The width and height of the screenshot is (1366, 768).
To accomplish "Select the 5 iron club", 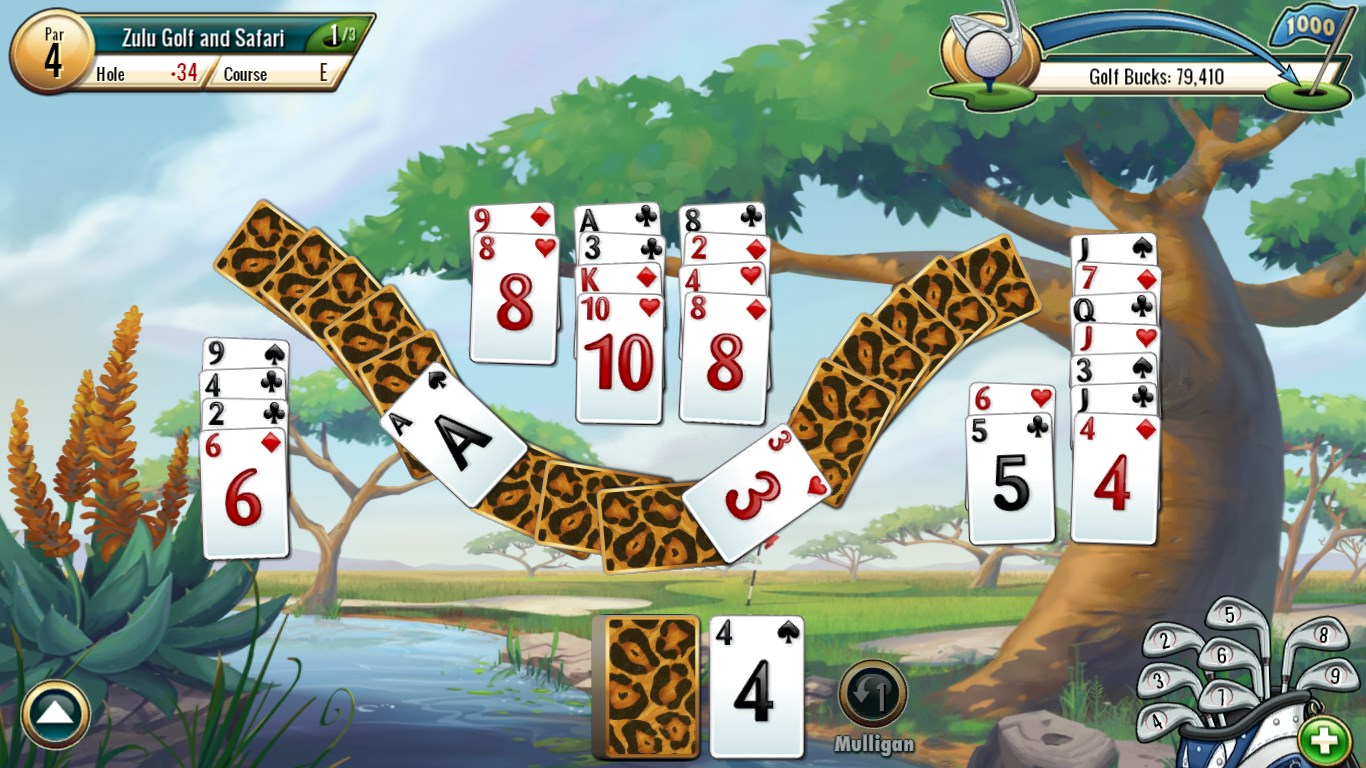I will click(x=1230, y=616).
